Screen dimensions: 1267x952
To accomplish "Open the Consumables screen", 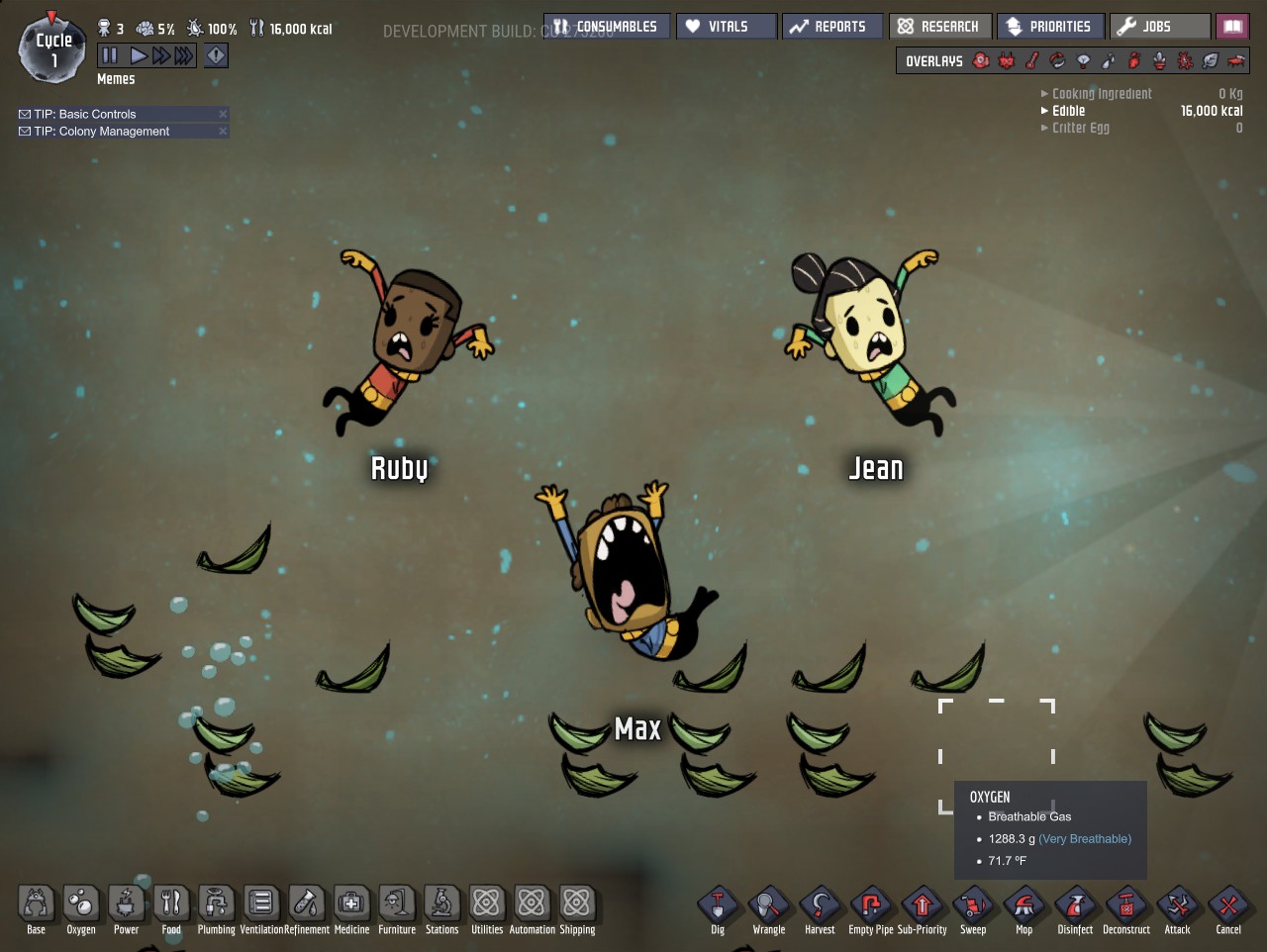I will (607, 27).
